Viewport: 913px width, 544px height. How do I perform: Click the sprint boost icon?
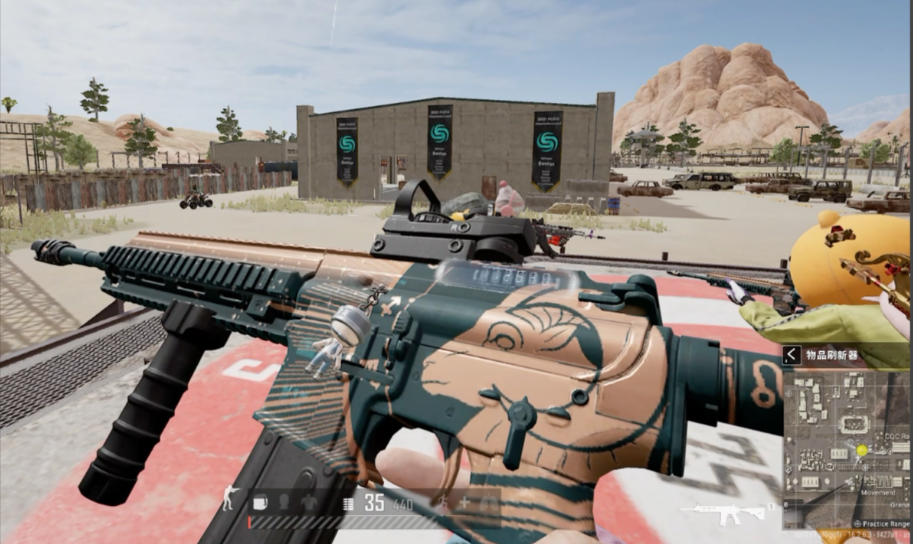(x=442, y=503)
